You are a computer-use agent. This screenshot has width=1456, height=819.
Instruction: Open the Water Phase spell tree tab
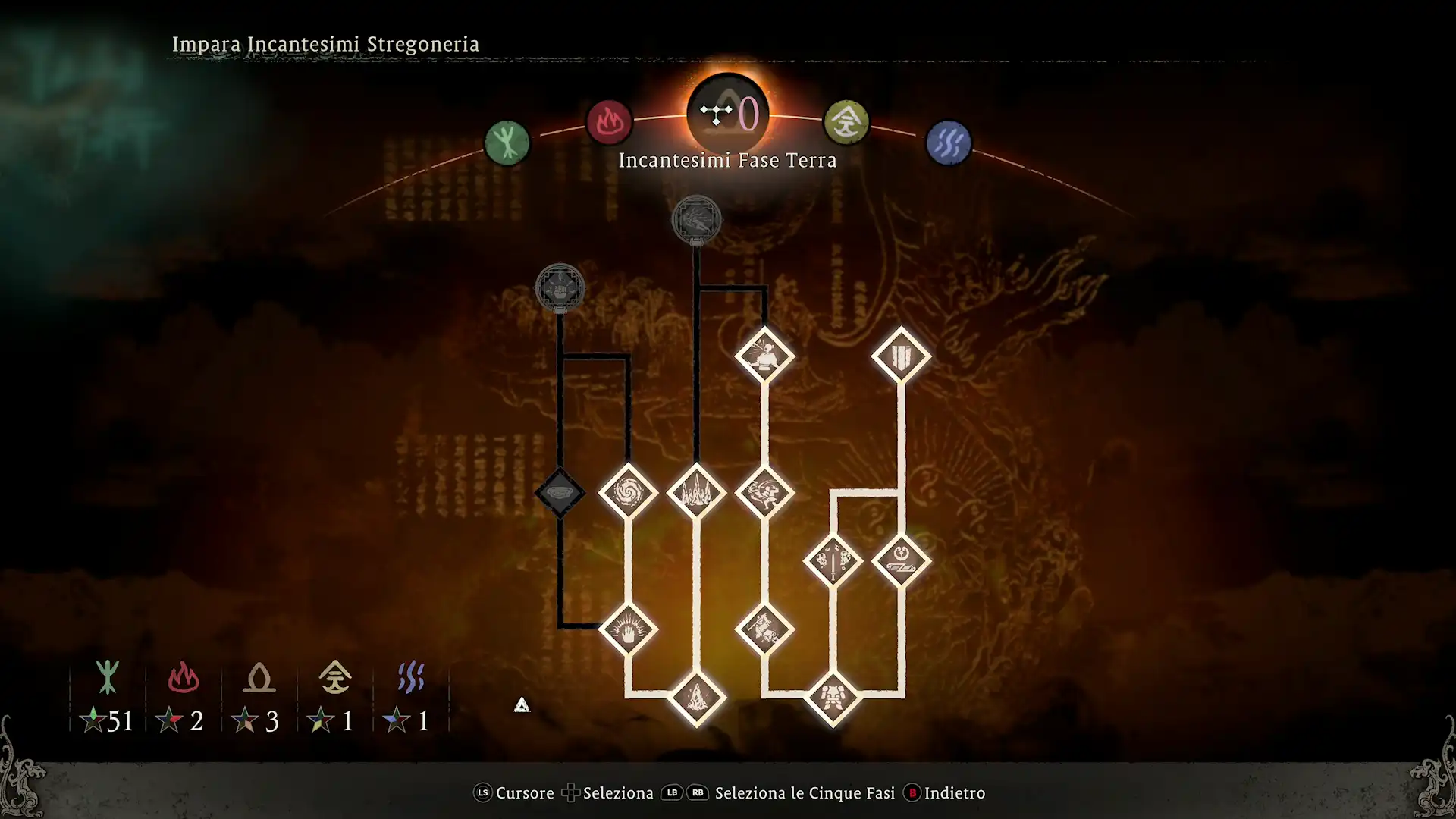(x=949, y=141)
